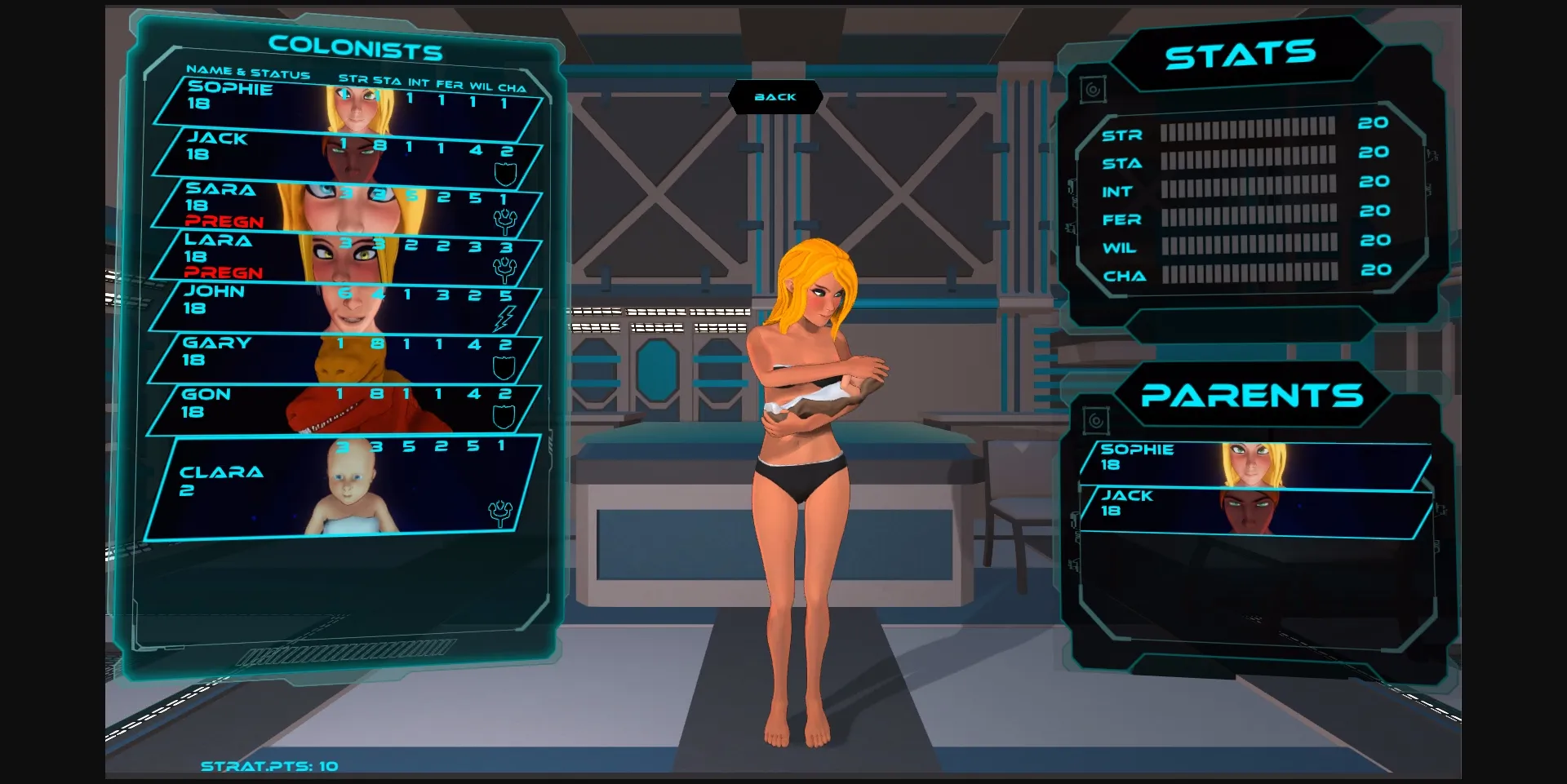Select Jack in the Parents panel
Viewport: 1567px width, 784px height.
pos(1253,512)
